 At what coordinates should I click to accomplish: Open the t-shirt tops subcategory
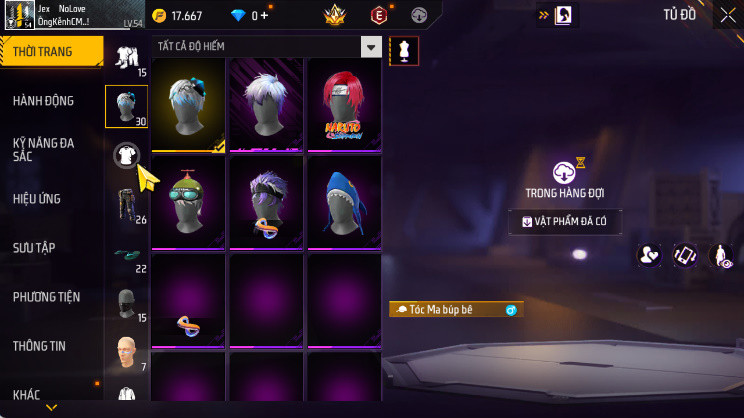tap(126, 154)
